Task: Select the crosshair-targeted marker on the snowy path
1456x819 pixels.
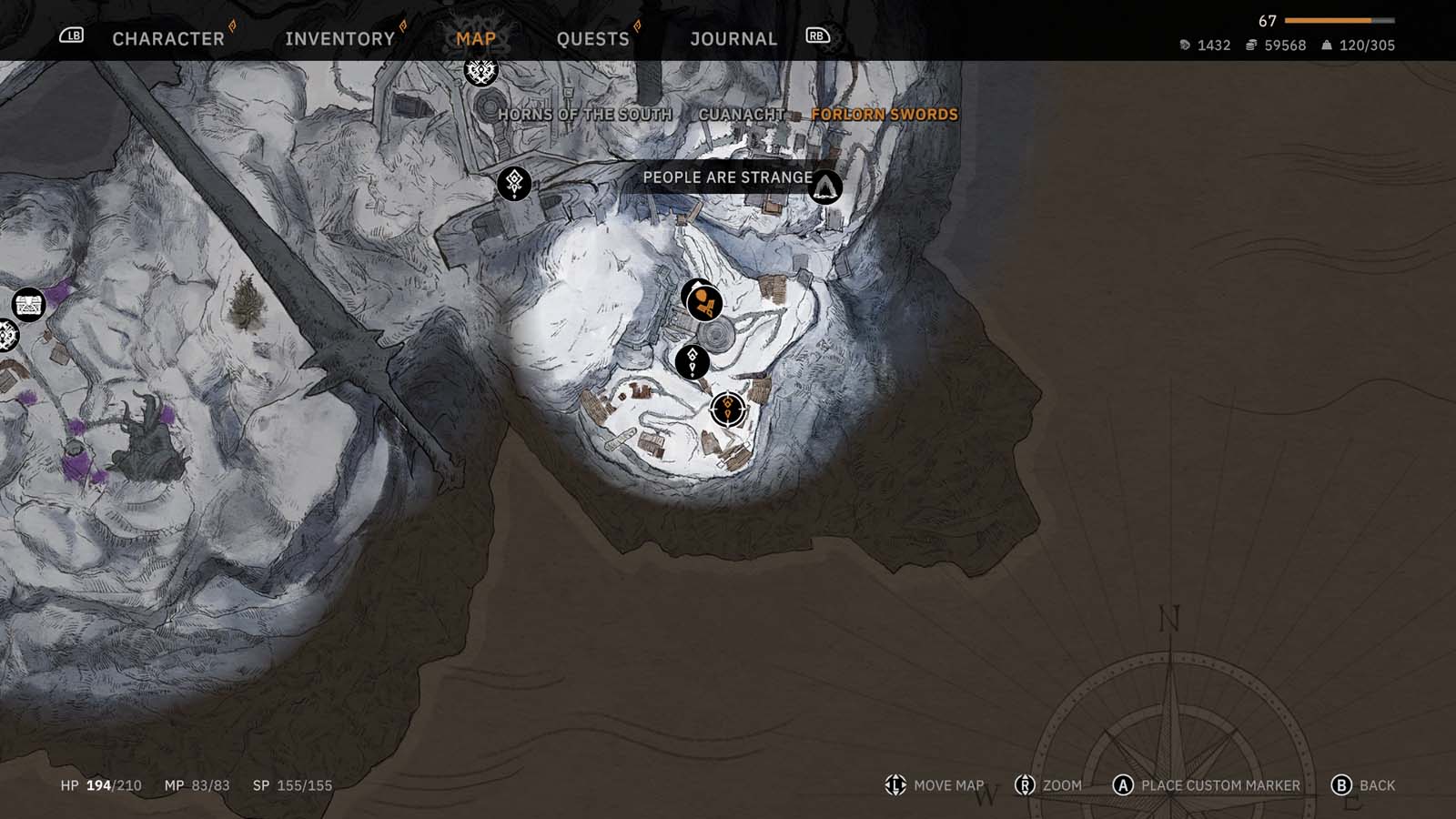Action: (x=728, y=408)
